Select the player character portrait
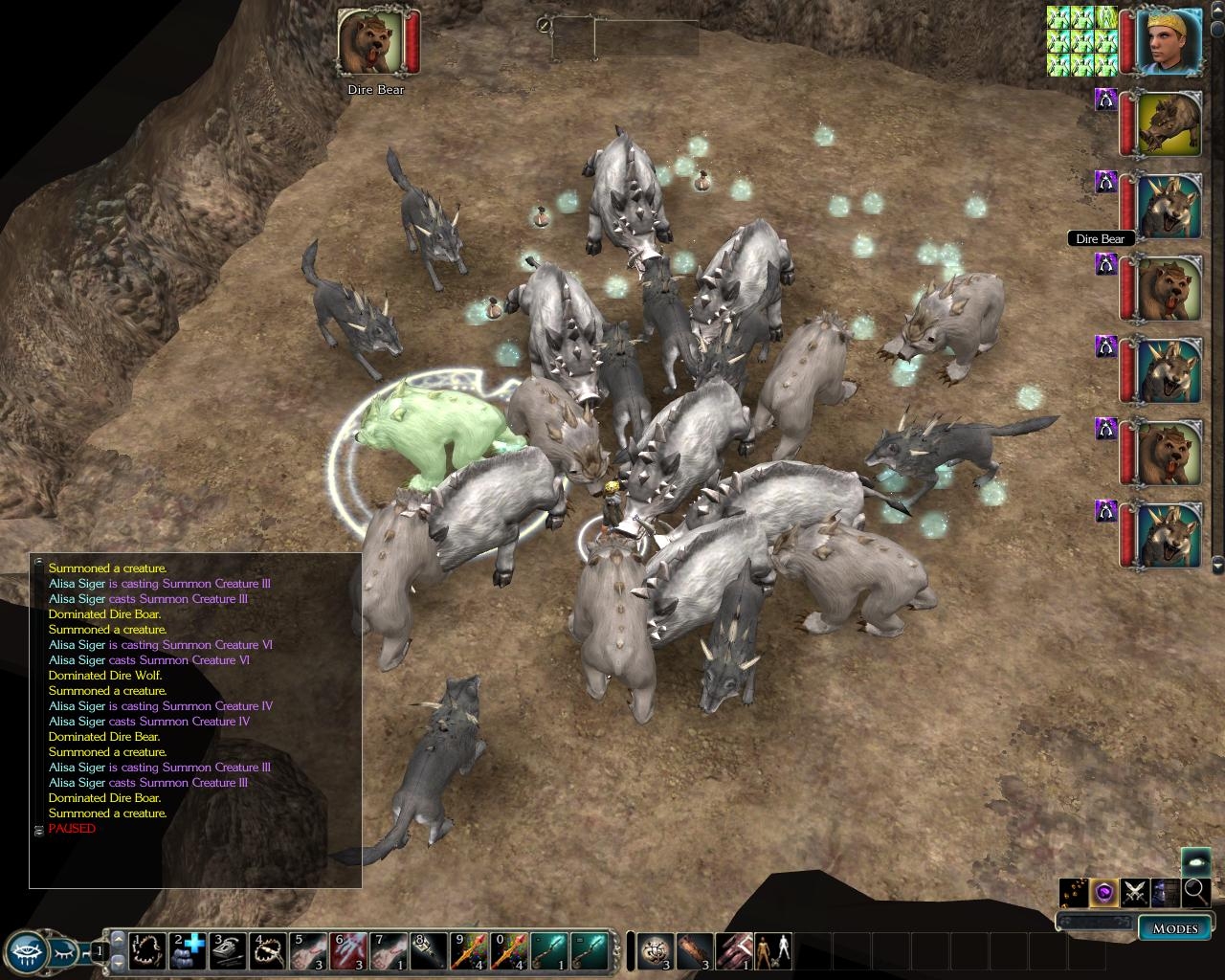 coord(1169,40)
